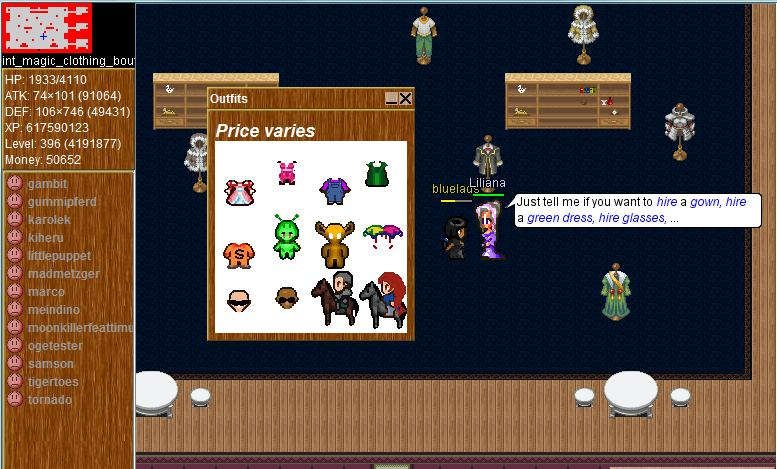Choose the orange S-shirt outfit
The width and height of the screenshot is (777, 469).
click(x=238, y=254)
